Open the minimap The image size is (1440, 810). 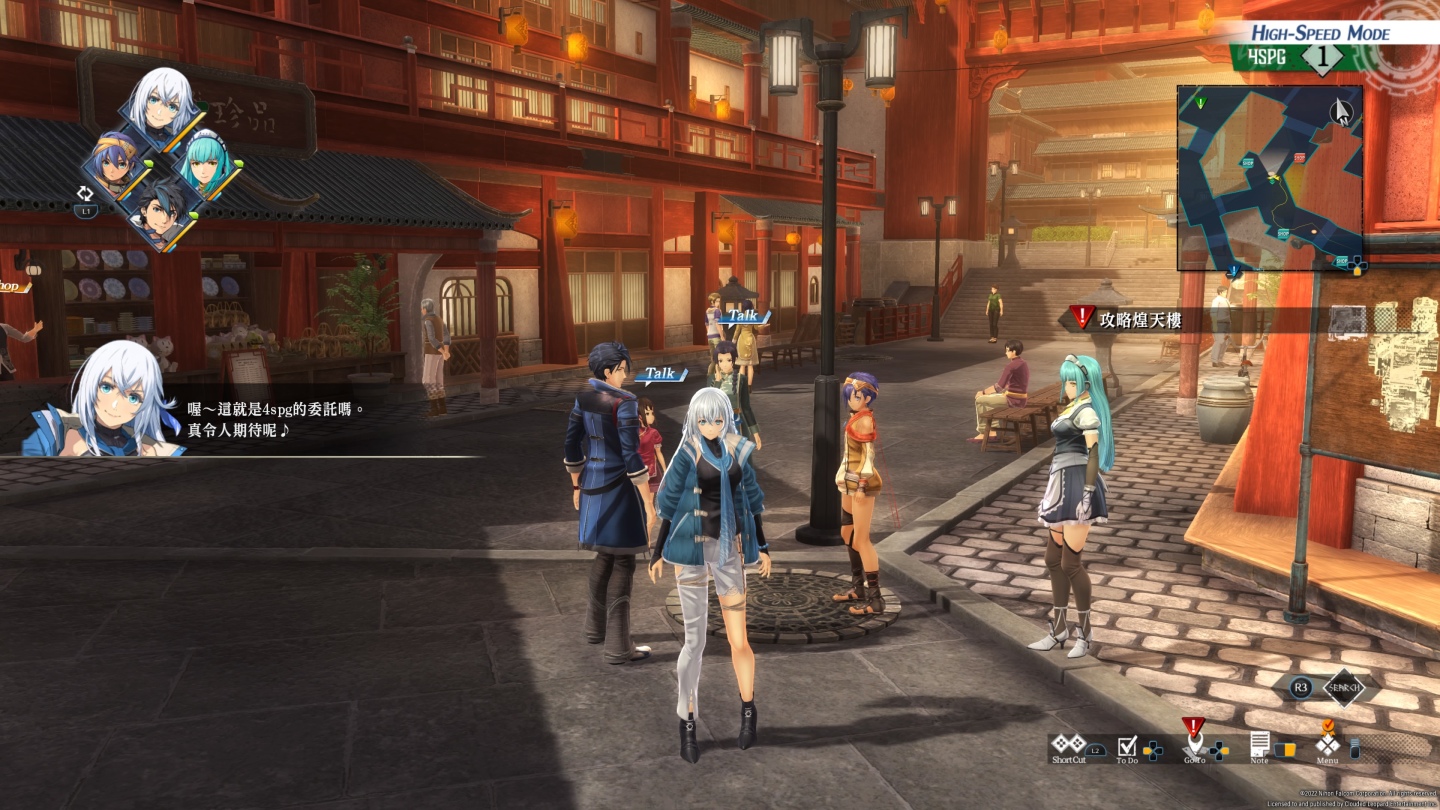point(1269,178)
